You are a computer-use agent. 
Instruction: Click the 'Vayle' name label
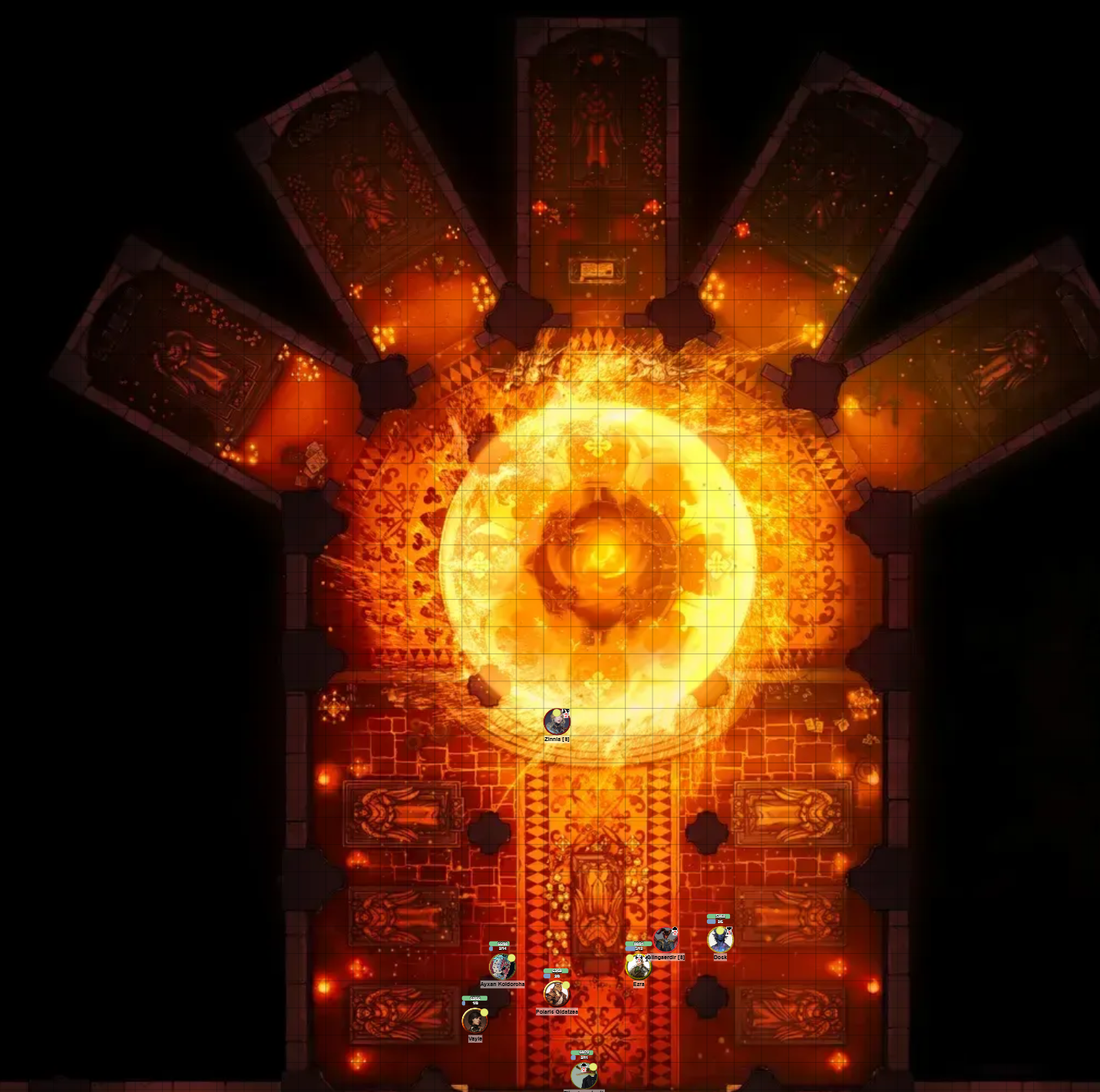tap(475, 1039)
